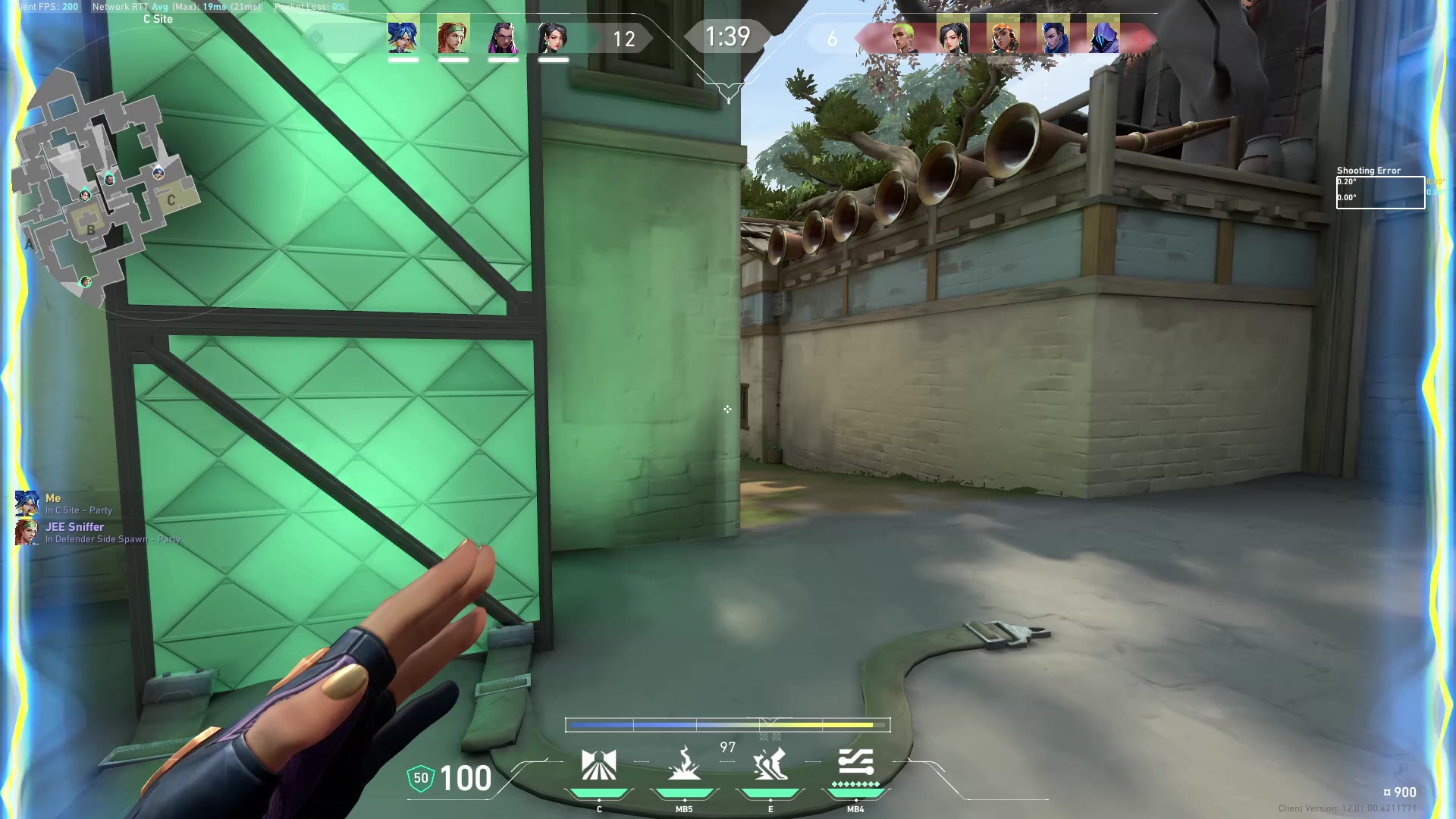Click the JEE Sniffer party member name

pos(76,526)
